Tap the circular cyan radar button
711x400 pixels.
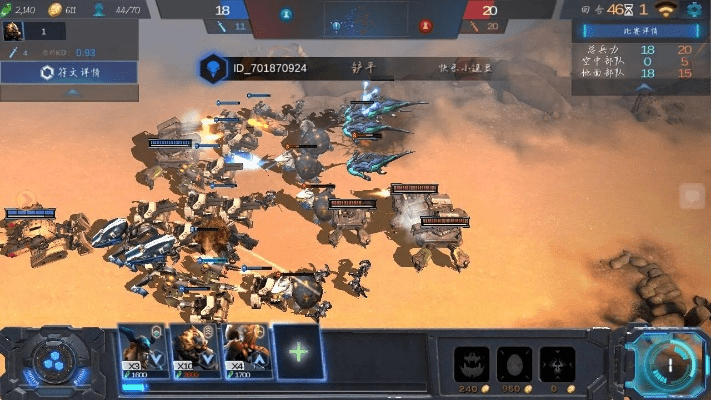pyautogui.click(x=663, y=364)
